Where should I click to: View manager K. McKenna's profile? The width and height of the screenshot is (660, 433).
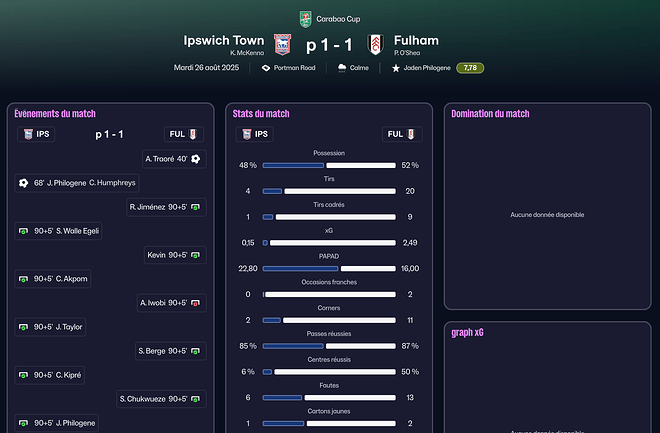tap(246, 53)
